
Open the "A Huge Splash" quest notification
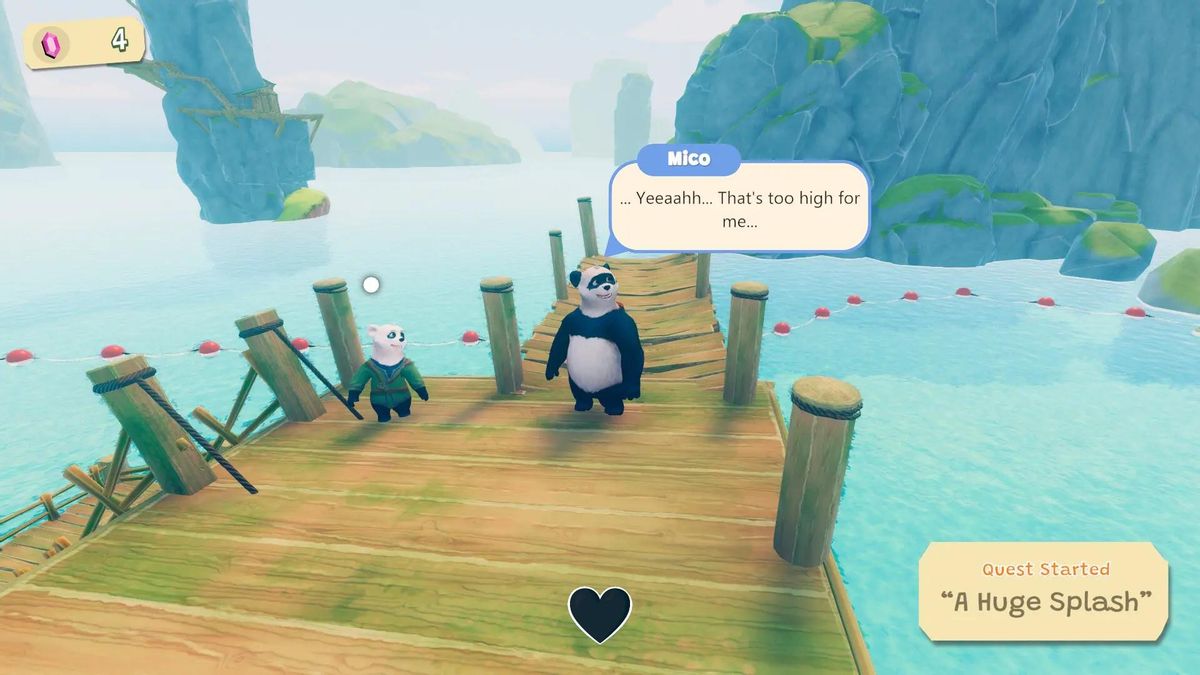pos(1044,590)
